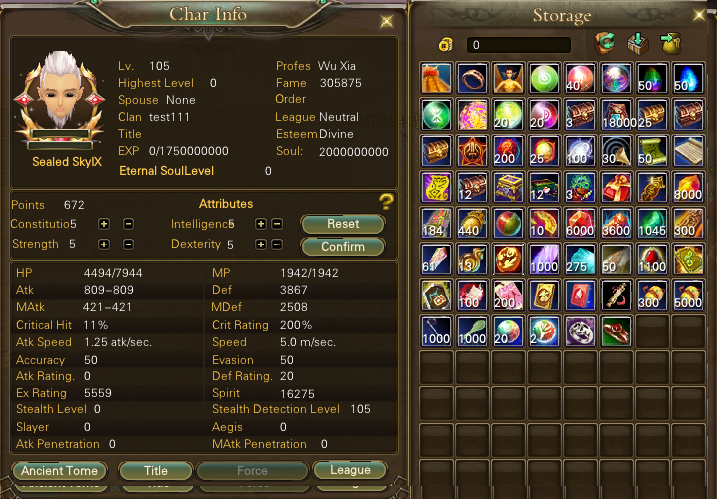Decrease Strength by one point
The image size is (717, 499).
128,244
